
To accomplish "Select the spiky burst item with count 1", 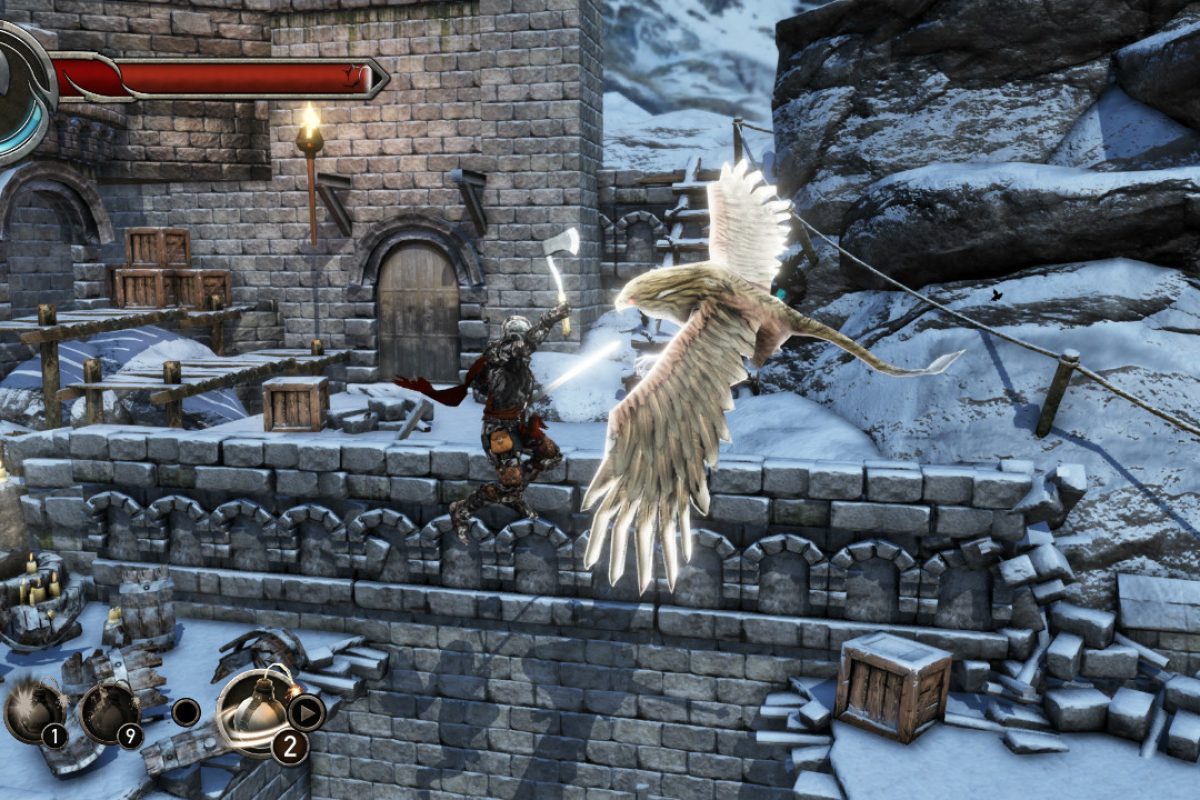I will pos(35,711).
